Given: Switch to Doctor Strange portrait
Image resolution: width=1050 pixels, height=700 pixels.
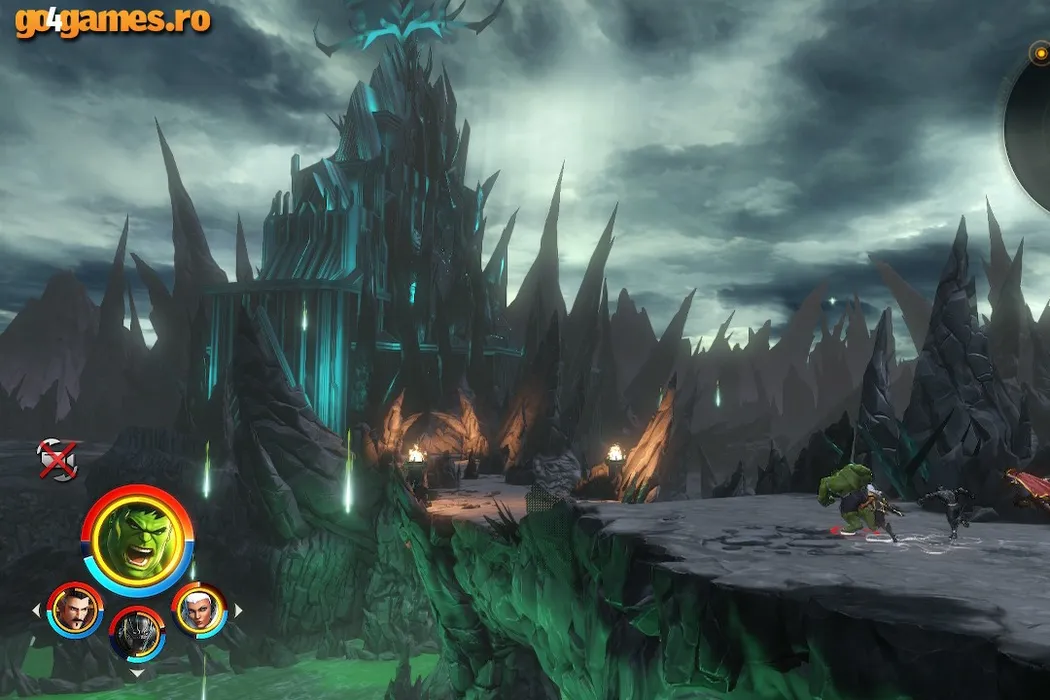Looking at the screenshot, I should pos(75,609).
